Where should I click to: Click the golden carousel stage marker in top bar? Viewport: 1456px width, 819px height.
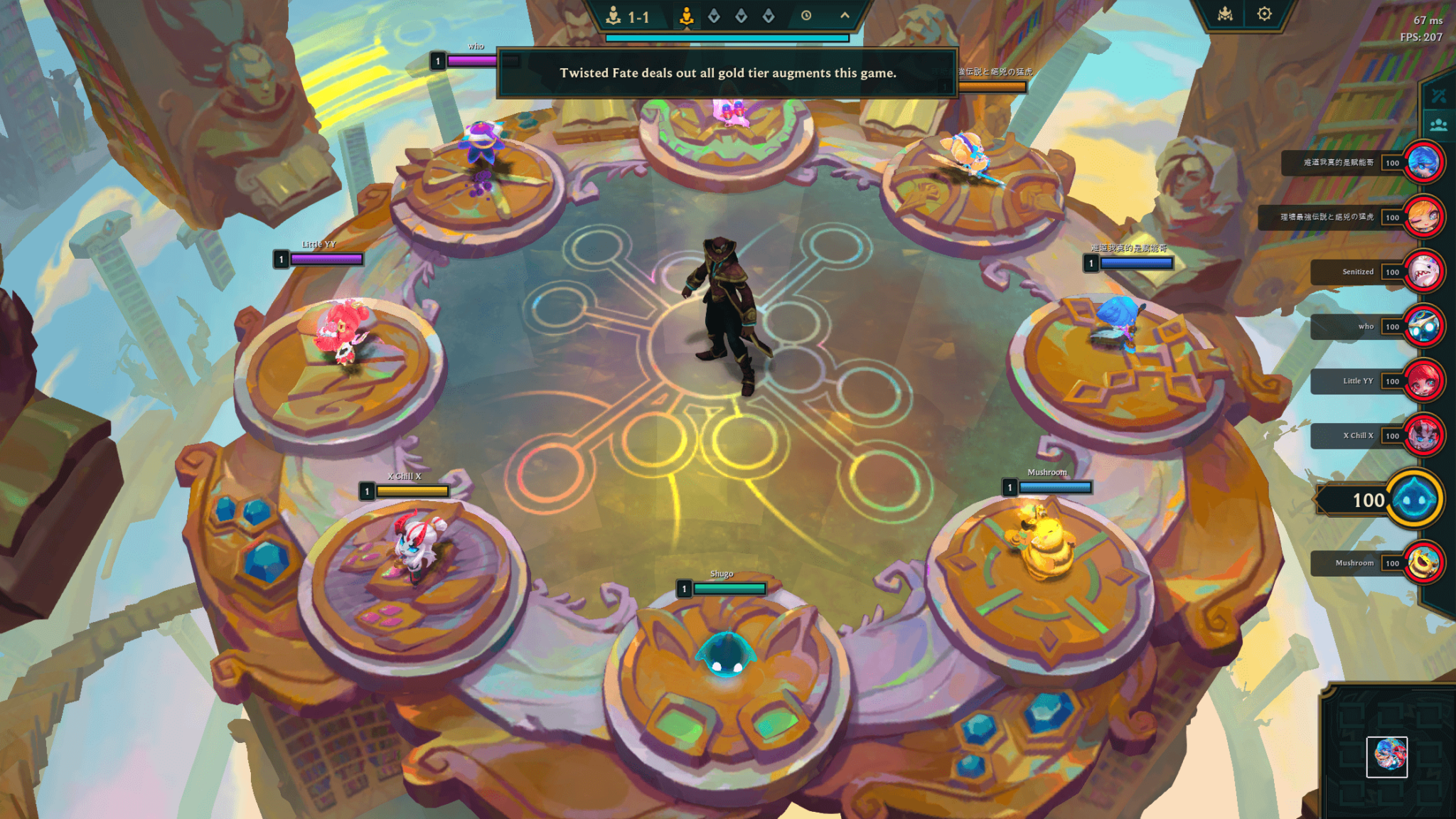click(687, 16)
